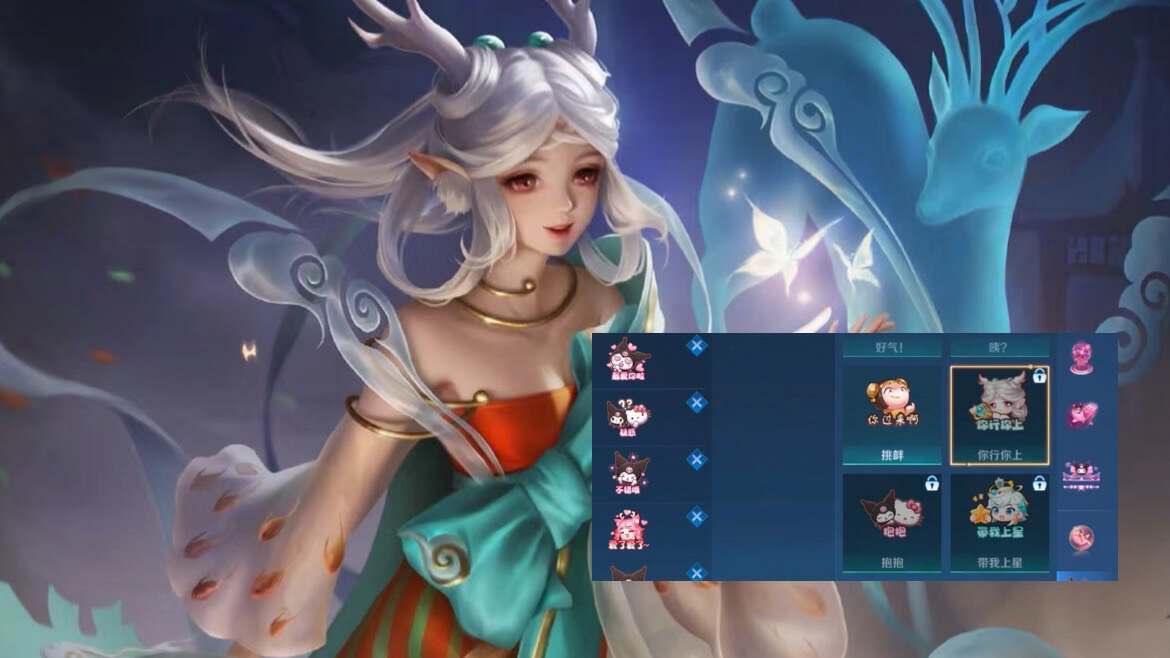The width and height of the screenshot is (1170, 658).
Task: Remove the 不错哦 Kuromi sticker
Action: point(697,460)
